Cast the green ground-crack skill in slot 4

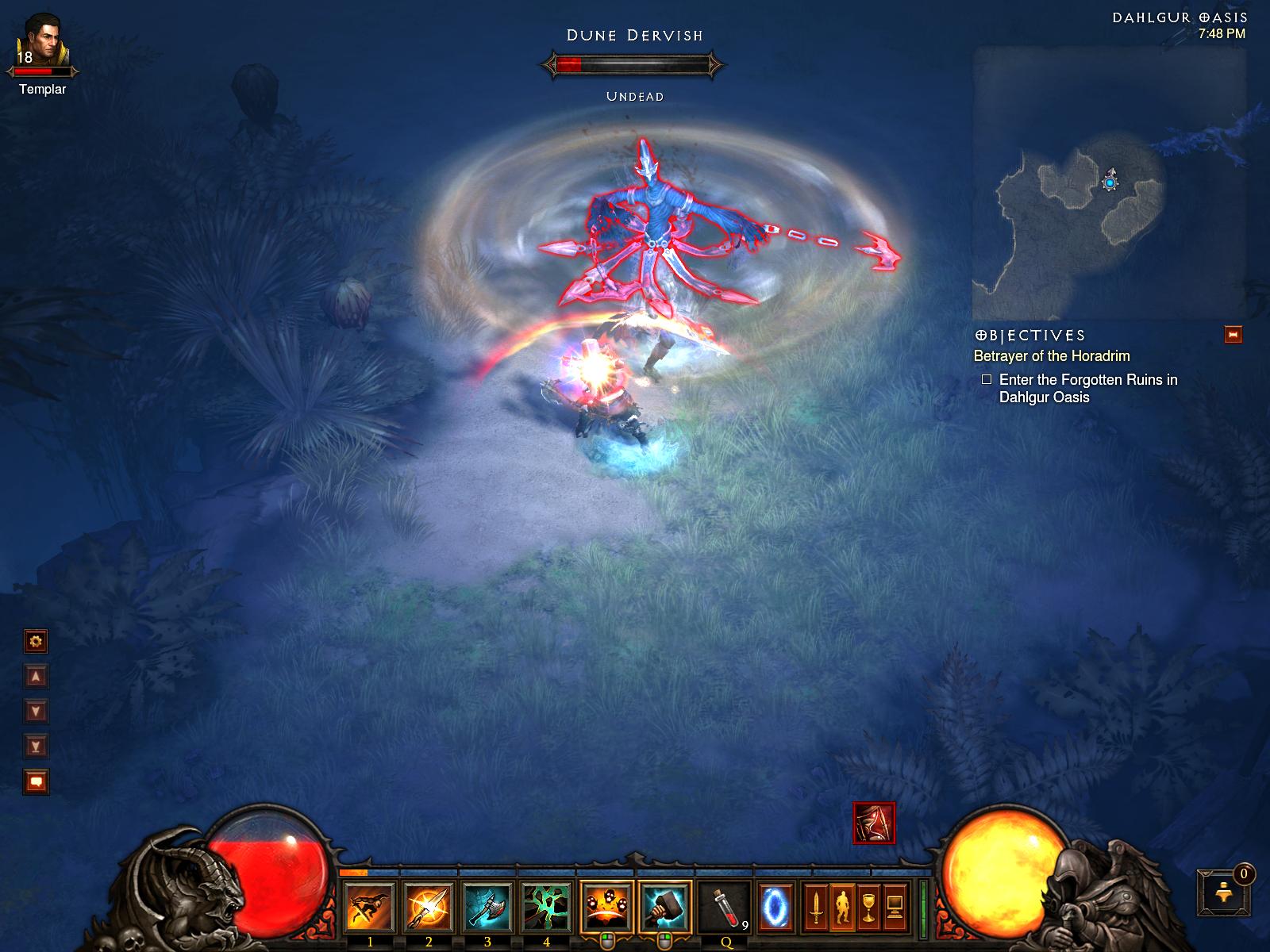(x=546, y=907)
